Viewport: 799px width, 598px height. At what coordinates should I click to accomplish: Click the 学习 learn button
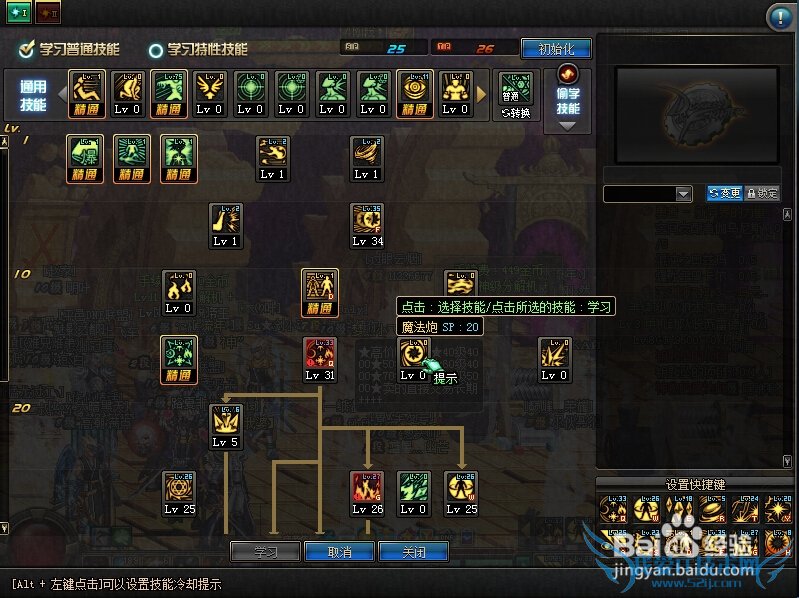tap(266, 551)
